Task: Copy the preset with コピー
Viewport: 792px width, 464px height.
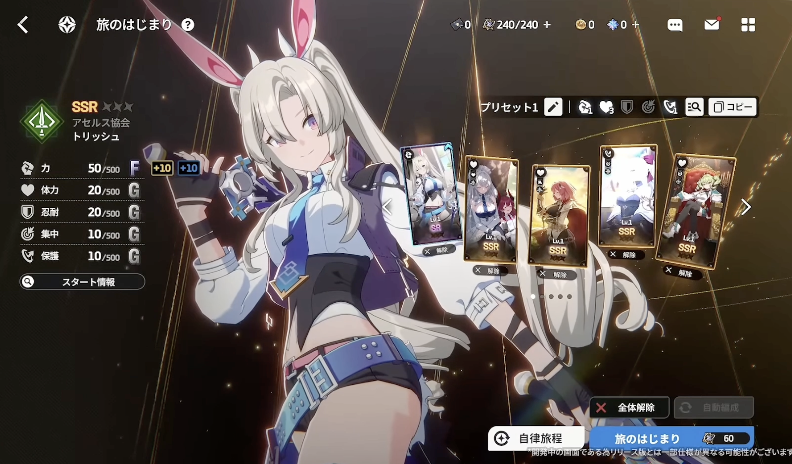Action: [733, 107]
